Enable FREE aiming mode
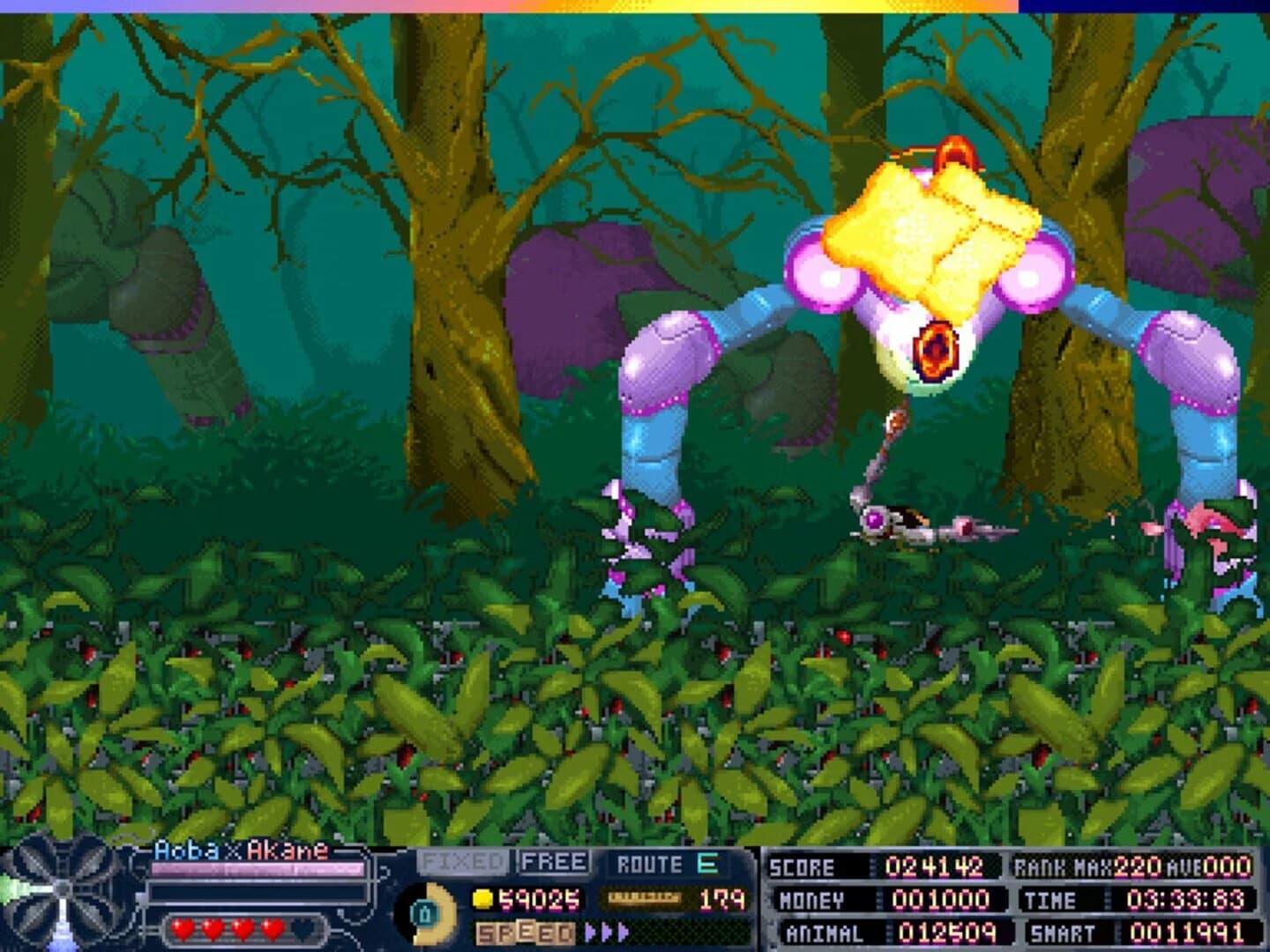The image size is (1270, 952). click(551, 861)
